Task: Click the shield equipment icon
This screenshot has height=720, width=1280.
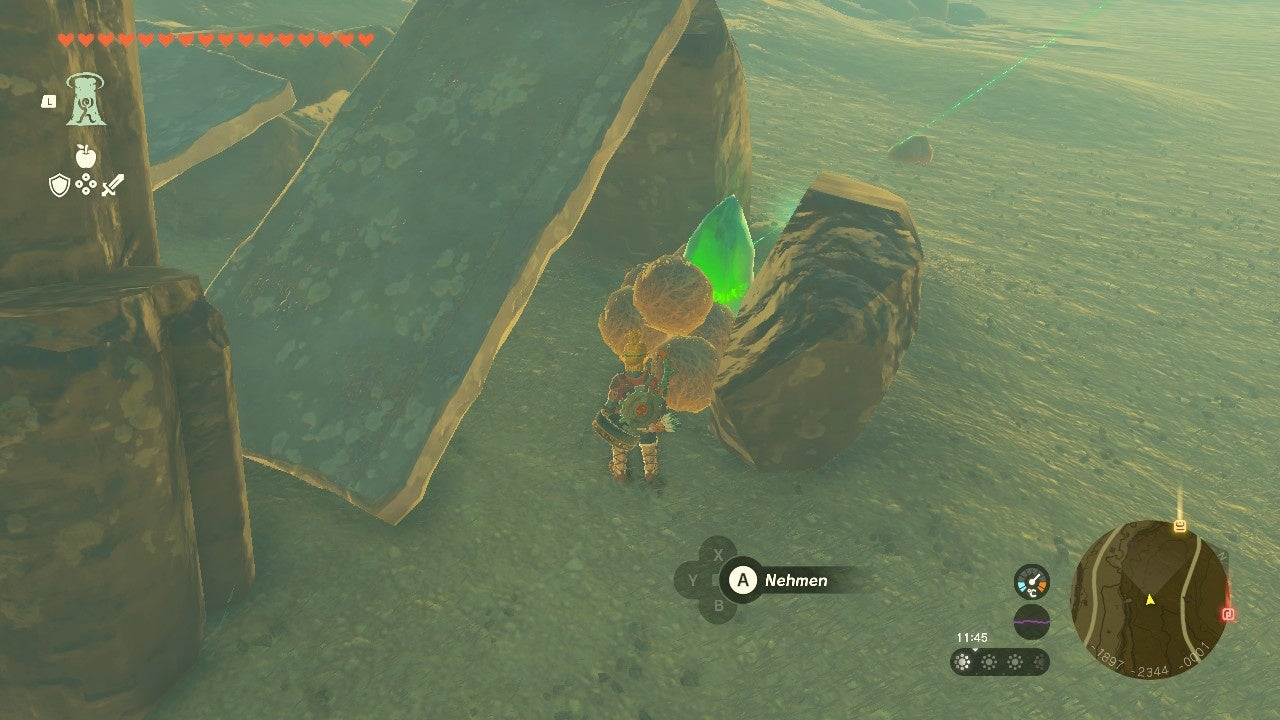Action: point(59,185)
